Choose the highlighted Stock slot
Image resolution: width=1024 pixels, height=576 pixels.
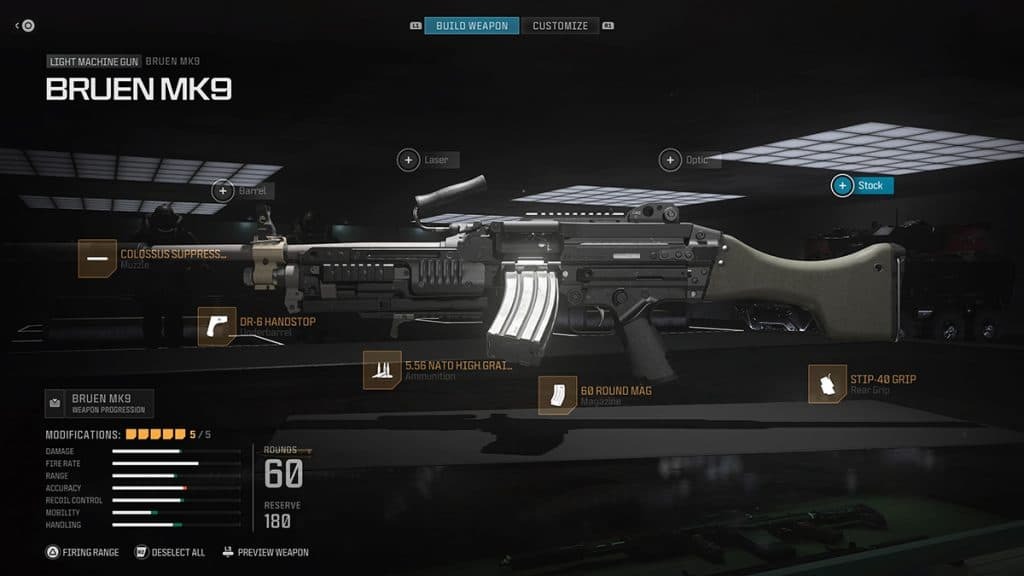[843, 185]
